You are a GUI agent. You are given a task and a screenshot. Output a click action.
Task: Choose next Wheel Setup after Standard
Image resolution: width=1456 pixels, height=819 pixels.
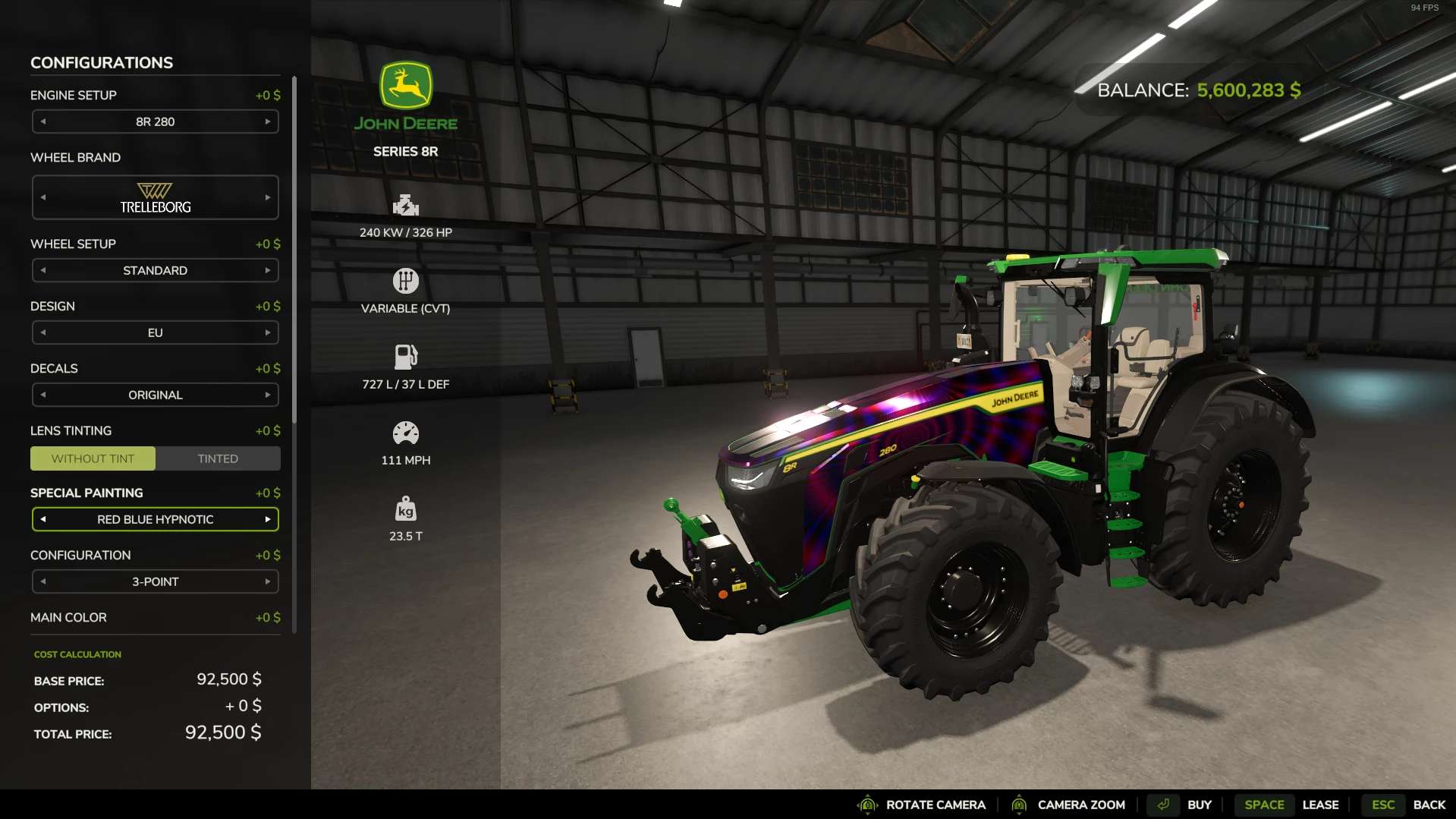pyautogui.click(x=268, y=270)
